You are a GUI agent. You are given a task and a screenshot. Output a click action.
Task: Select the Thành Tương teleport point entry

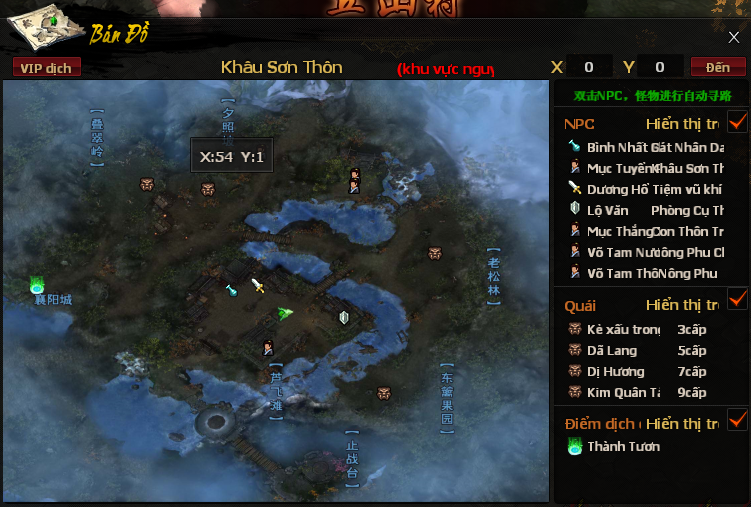click(x=620, y=447)
